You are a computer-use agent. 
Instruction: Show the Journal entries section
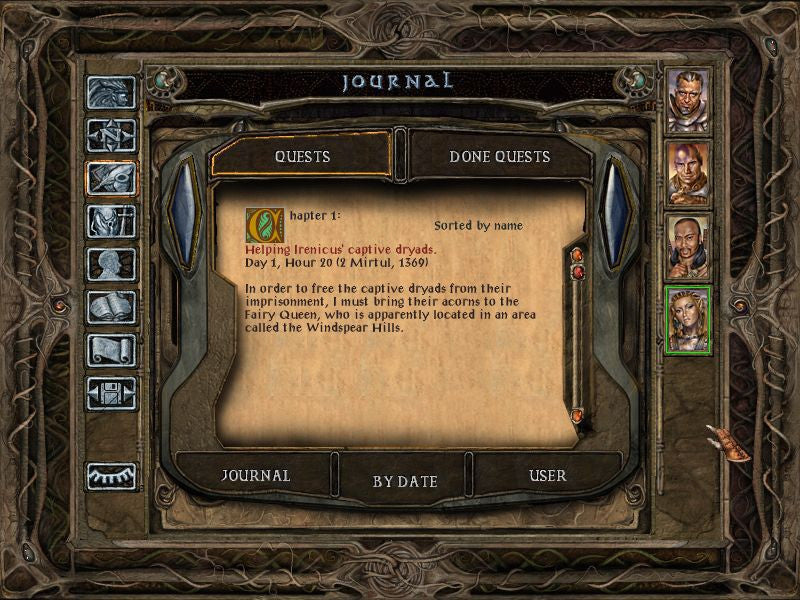(255, 476)
